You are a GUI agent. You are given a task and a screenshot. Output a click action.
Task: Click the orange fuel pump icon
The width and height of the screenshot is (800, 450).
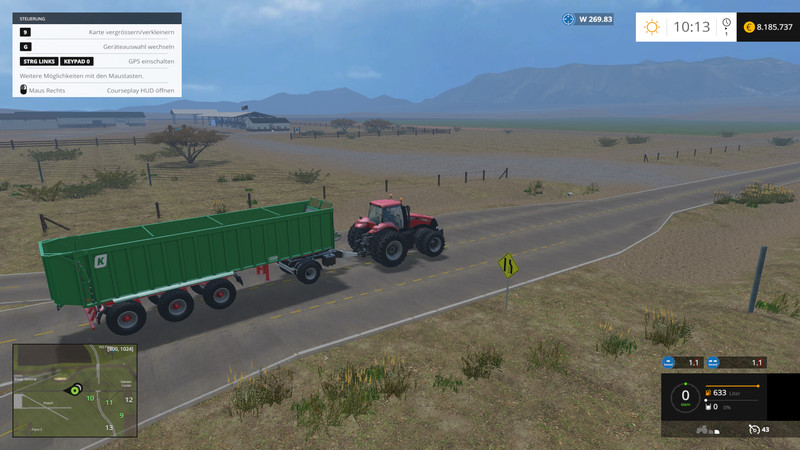pyautogui.click(x=709, y=392)
